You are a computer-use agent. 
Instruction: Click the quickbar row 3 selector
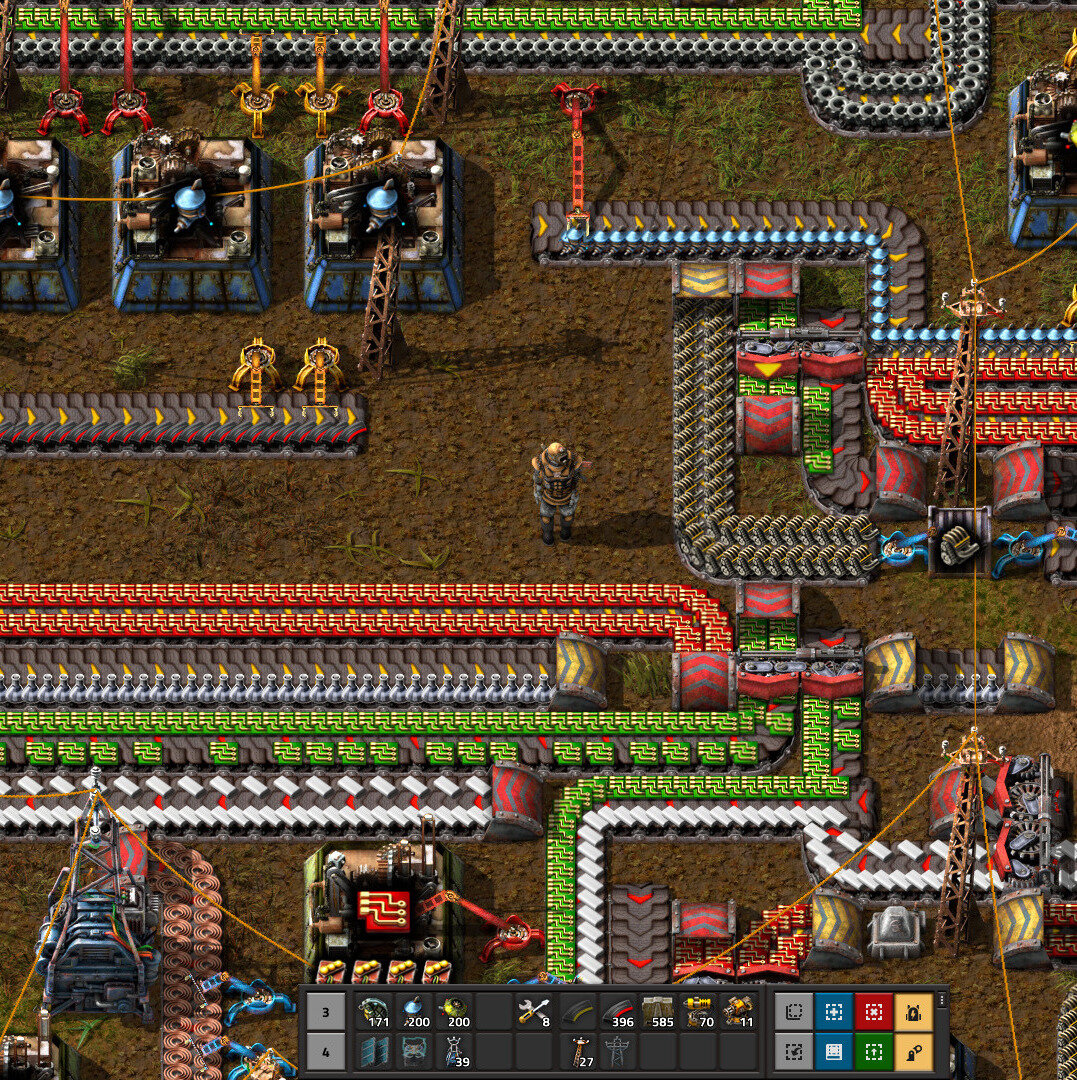[x=325, y=1011]
